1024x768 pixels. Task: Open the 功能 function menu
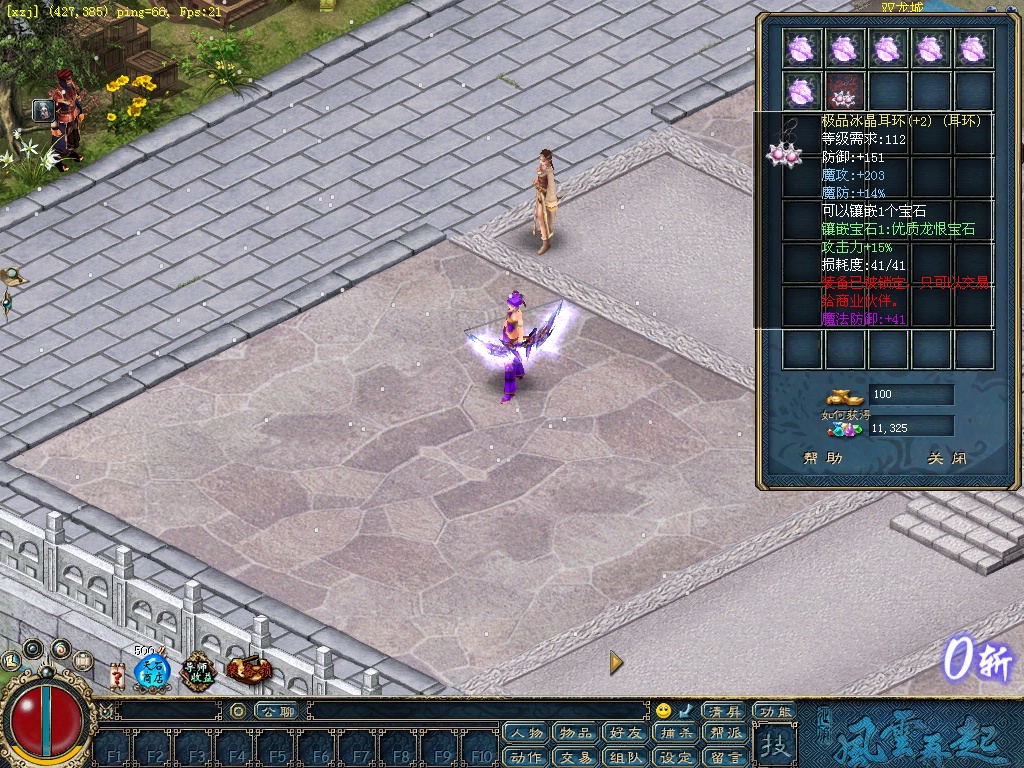pyautogui.click(x=774, y=711)
